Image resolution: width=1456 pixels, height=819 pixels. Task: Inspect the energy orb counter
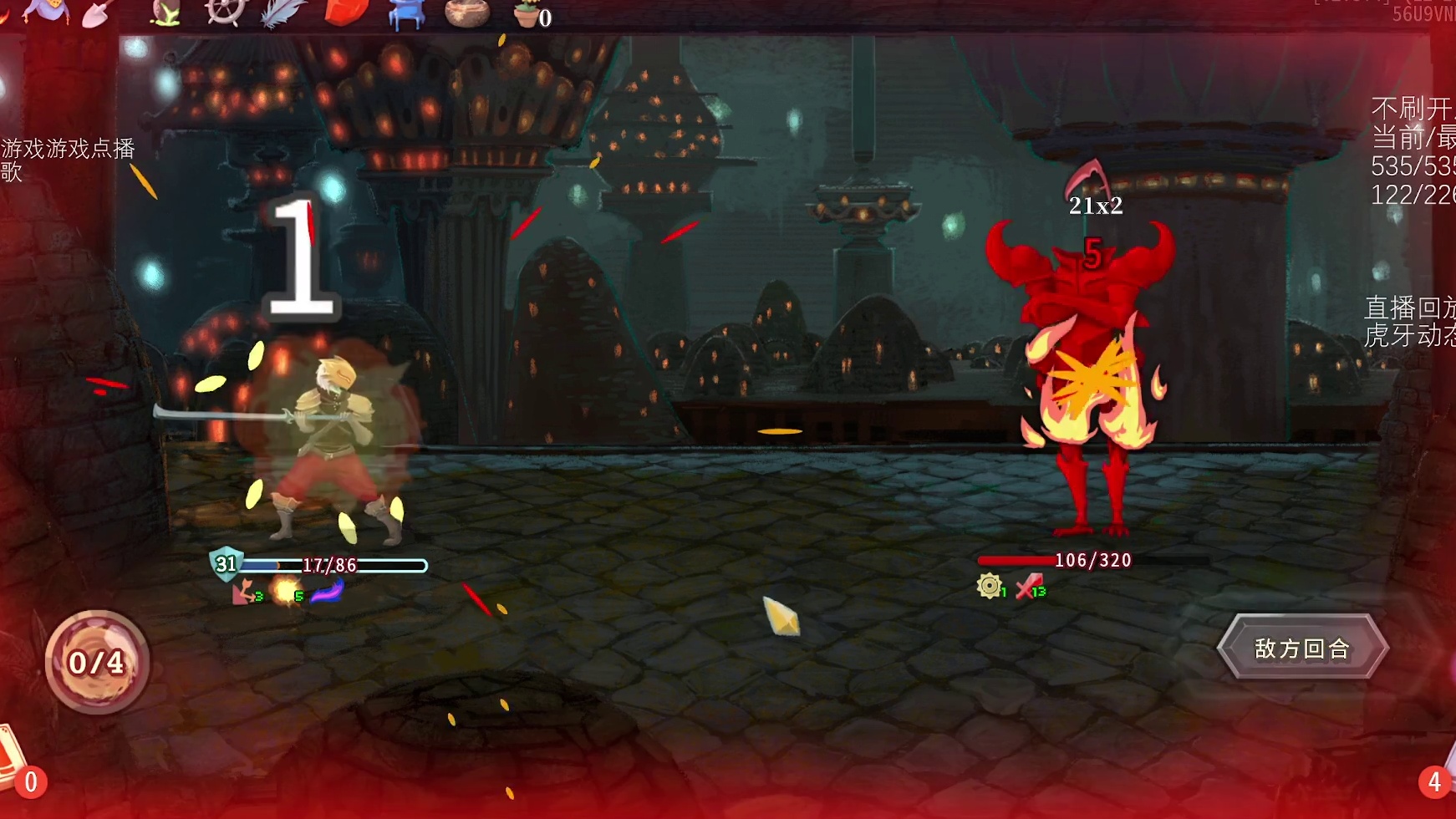pyautogui.click(x=97, y=662)
